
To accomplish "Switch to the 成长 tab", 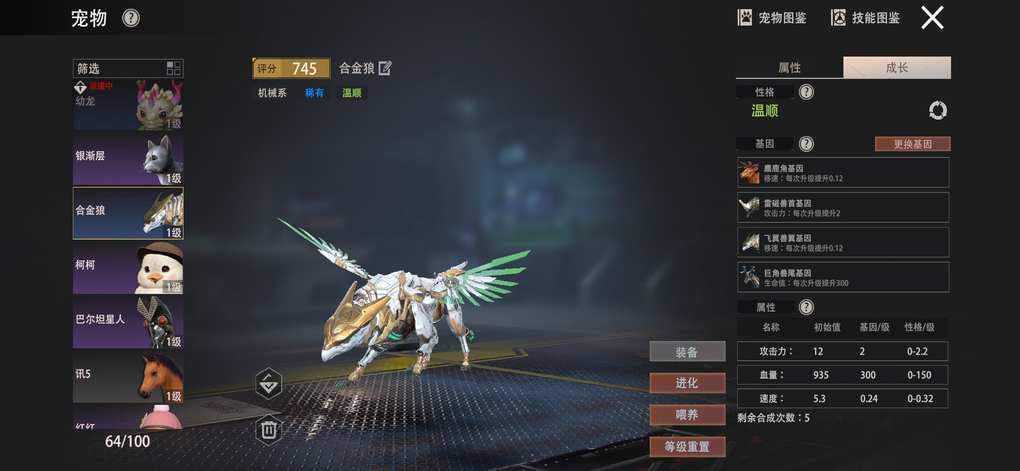I will click(x=897, y=68).
